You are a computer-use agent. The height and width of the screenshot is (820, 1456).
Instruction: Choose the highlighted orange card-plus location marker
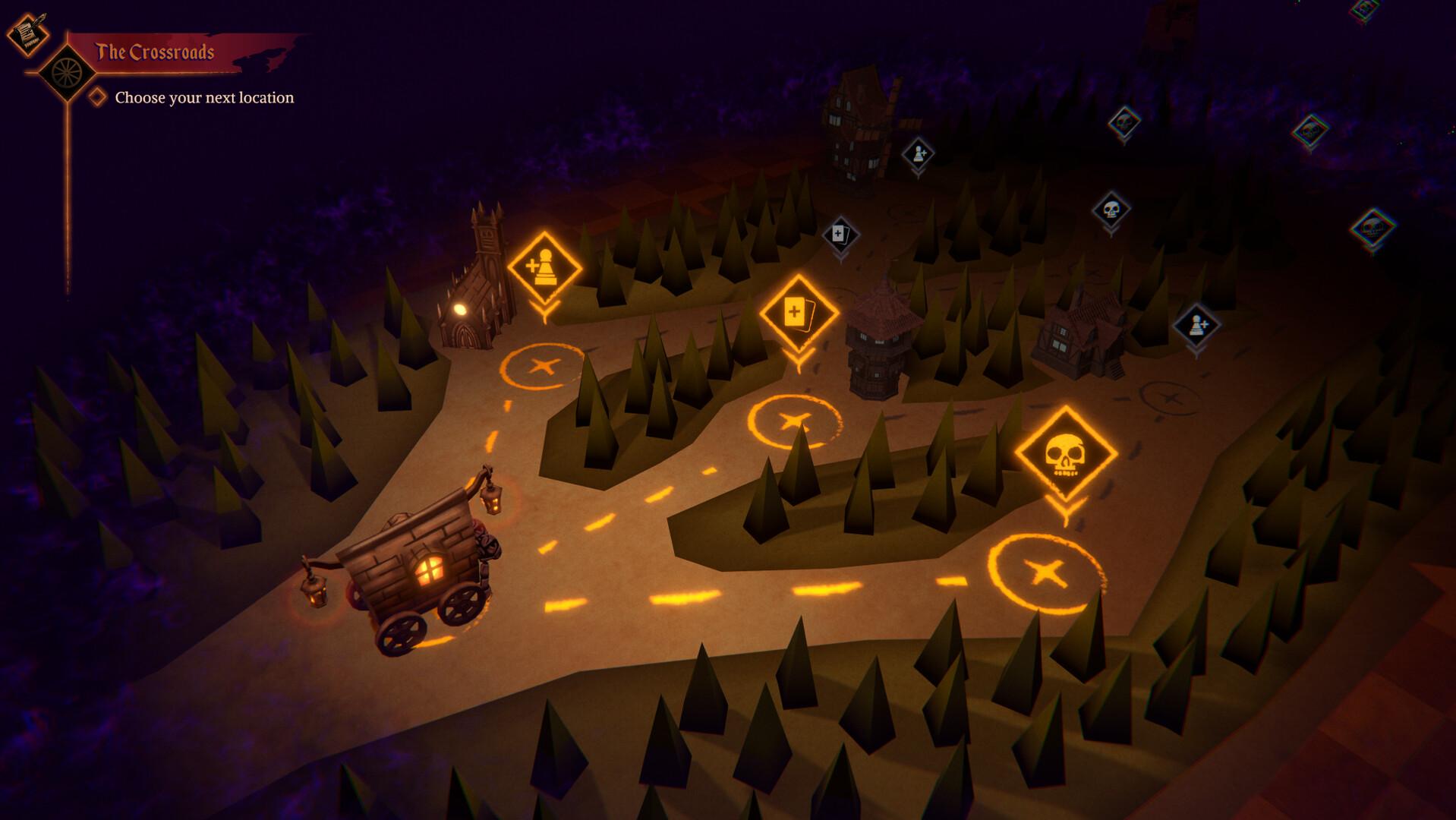click(798, 312)
